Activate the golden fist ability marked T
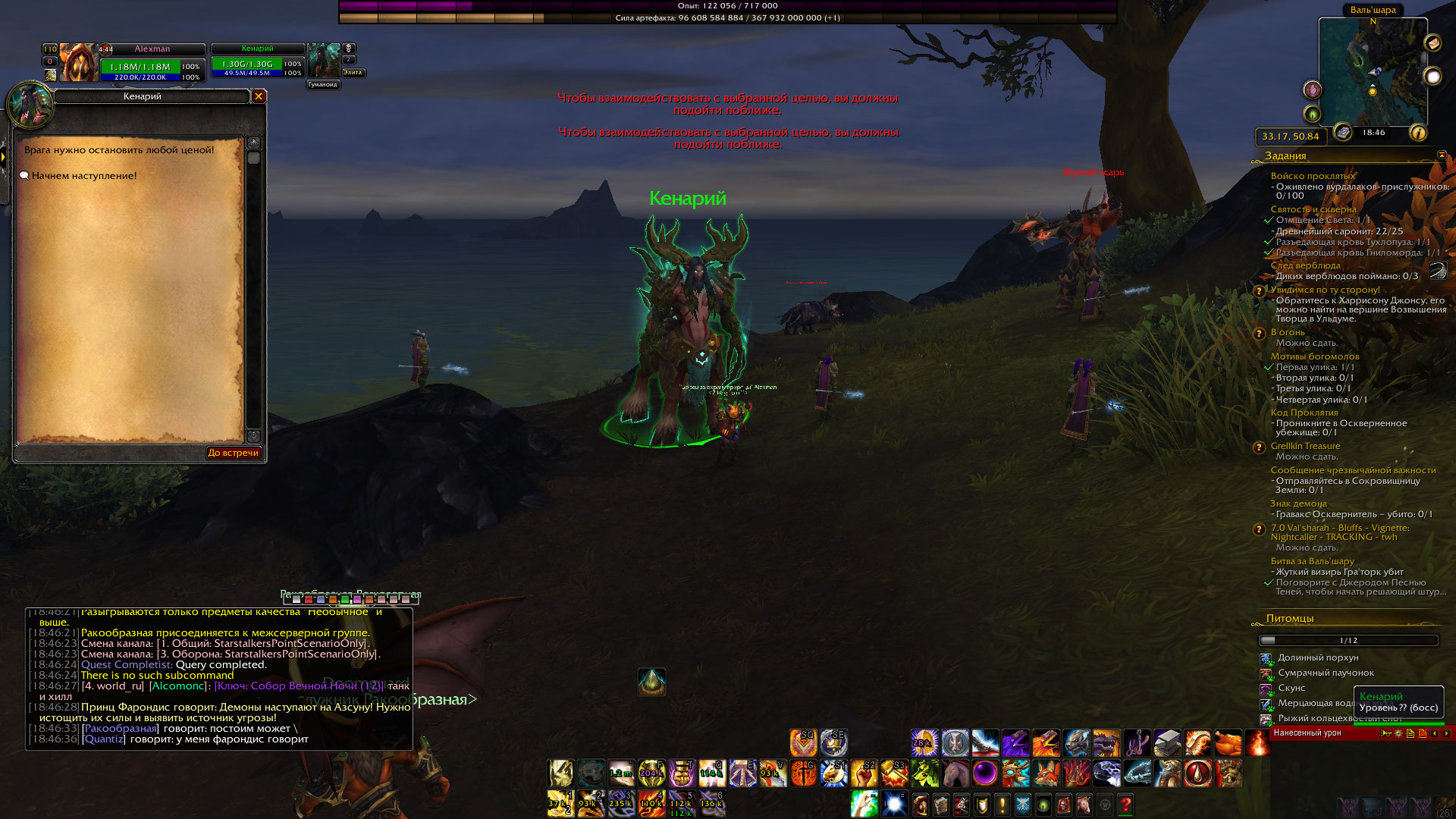Screen dimensions: 1456x819 click(x=682, y=773)
